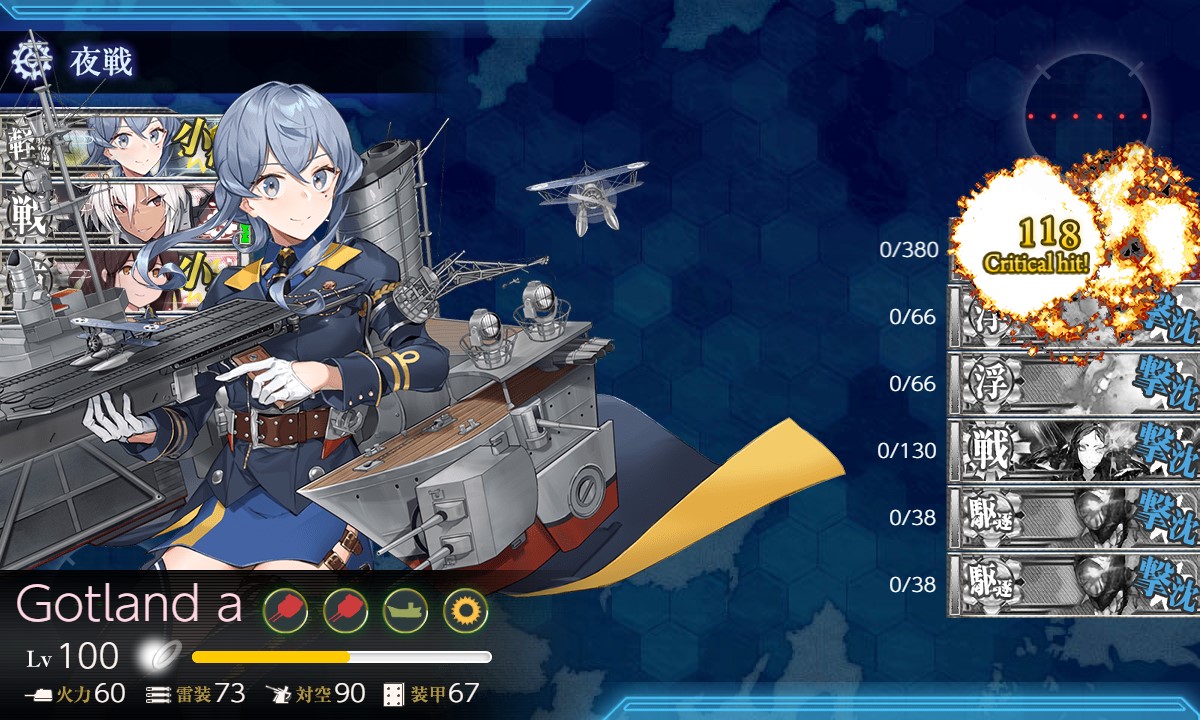Viewport: 1200px width, 720px height.
Task: Click the yellow gear equipment icon
Action: click(x=465, y=608)
